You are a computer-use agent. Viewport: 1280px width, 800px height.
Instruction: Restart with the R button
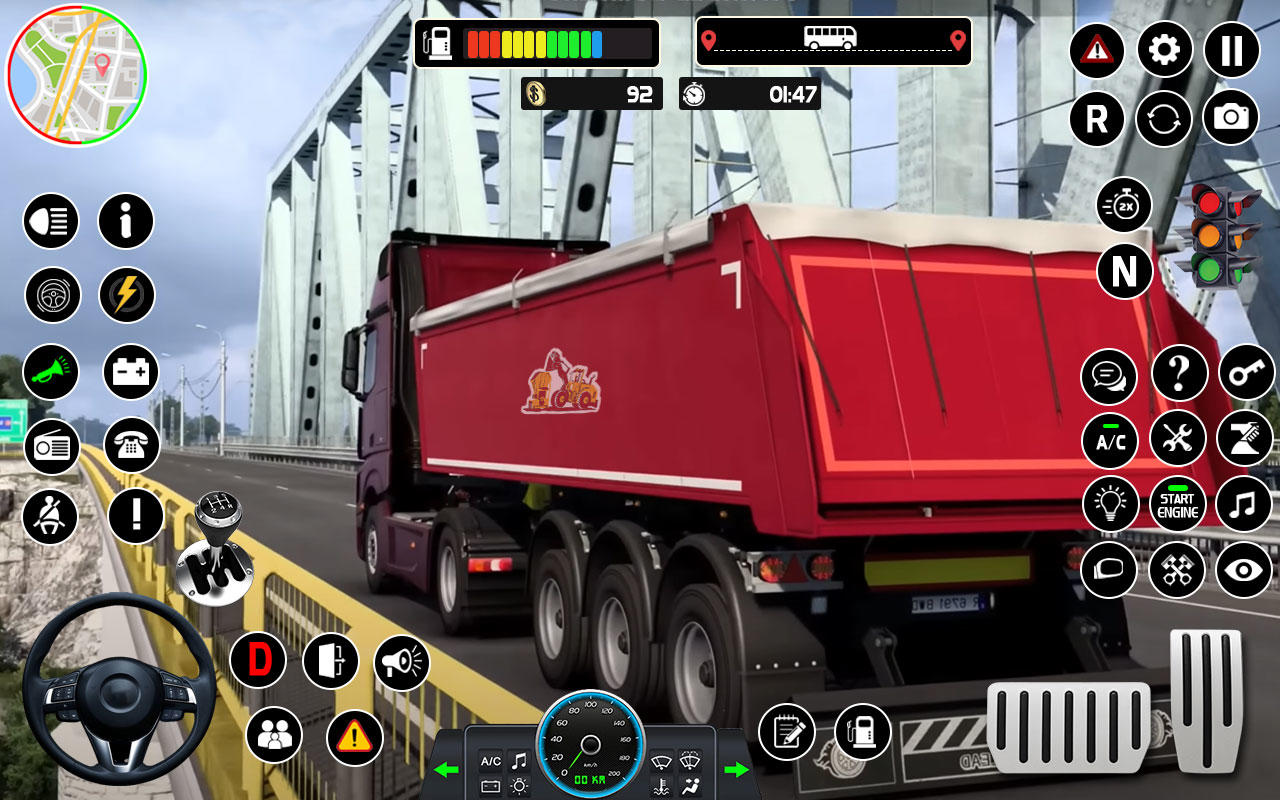click(1096, 119)
